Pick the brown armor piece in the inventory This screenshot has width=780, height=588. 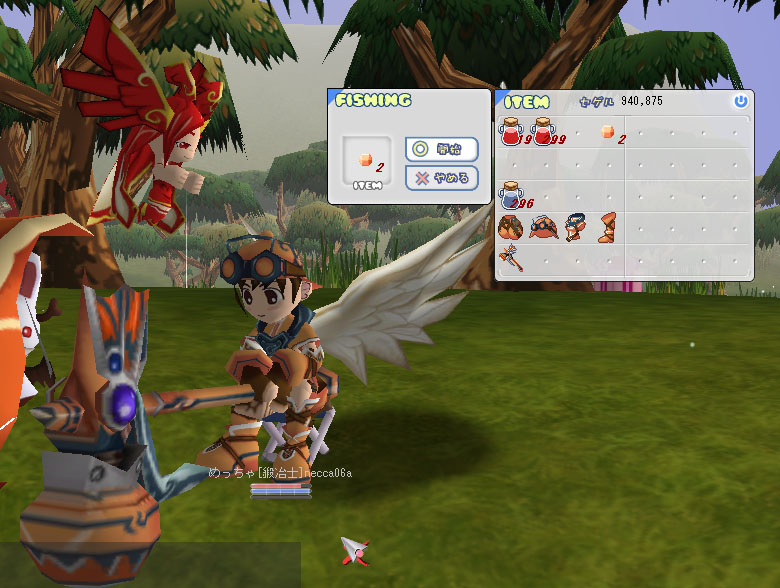511,227
